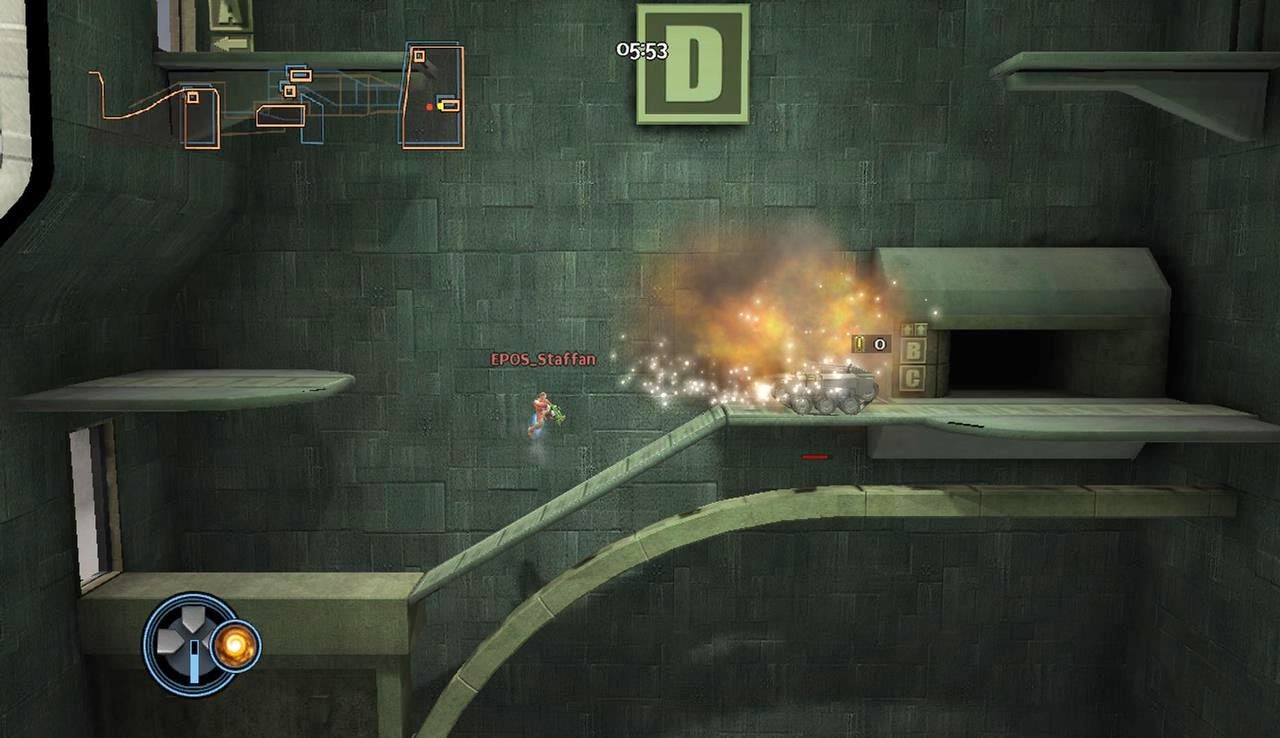The width and height of the screenshot is (1280, 738).
Task: Click the soldier icon above the door frame
Action: pos(922,330)
